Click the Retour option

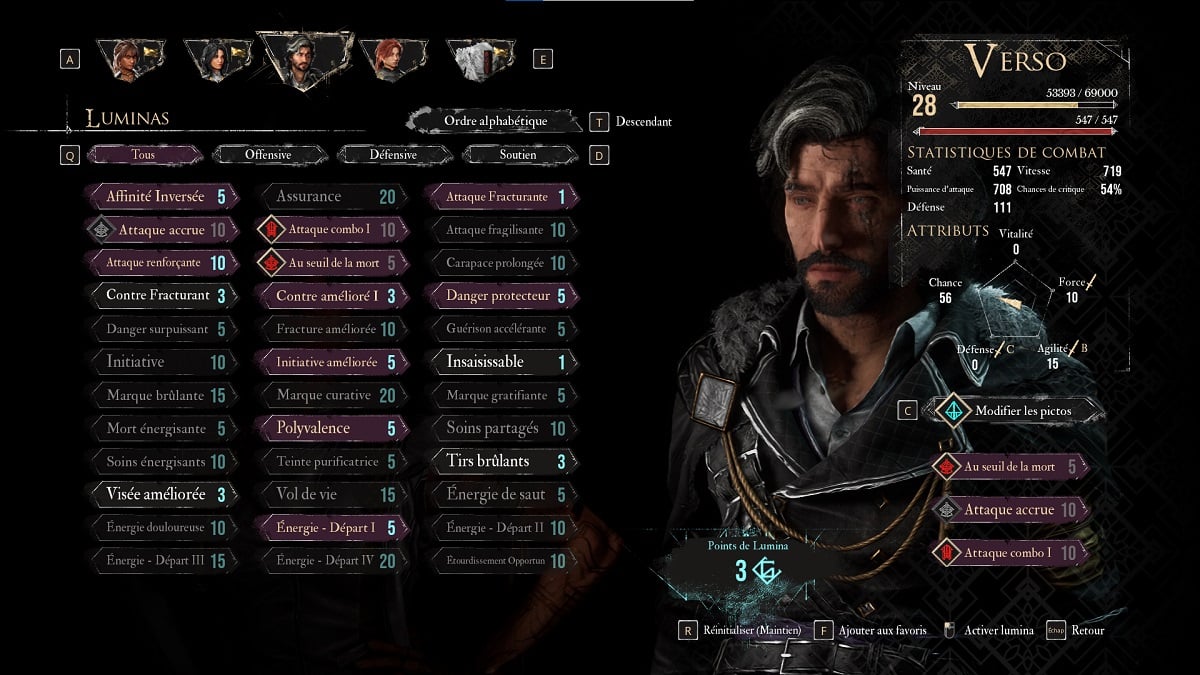click(x=1086, y=630)
